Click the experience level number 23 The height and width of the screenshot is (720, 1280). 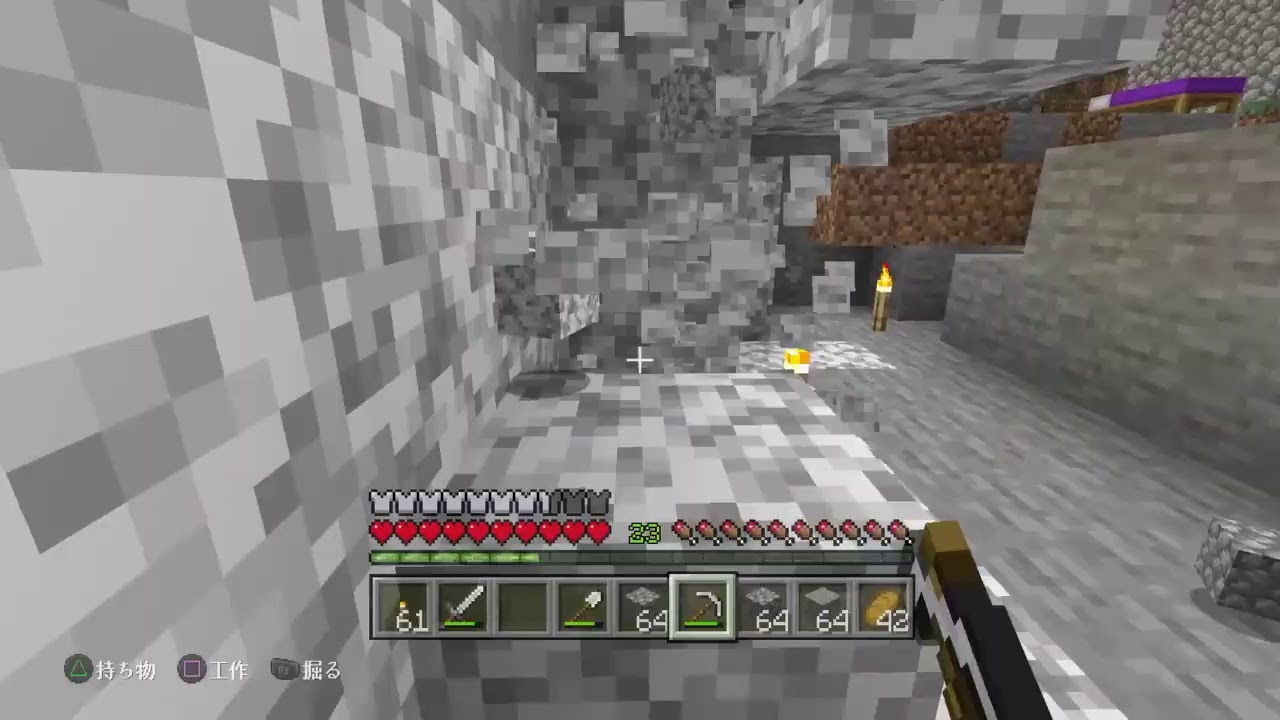[643, 533]
